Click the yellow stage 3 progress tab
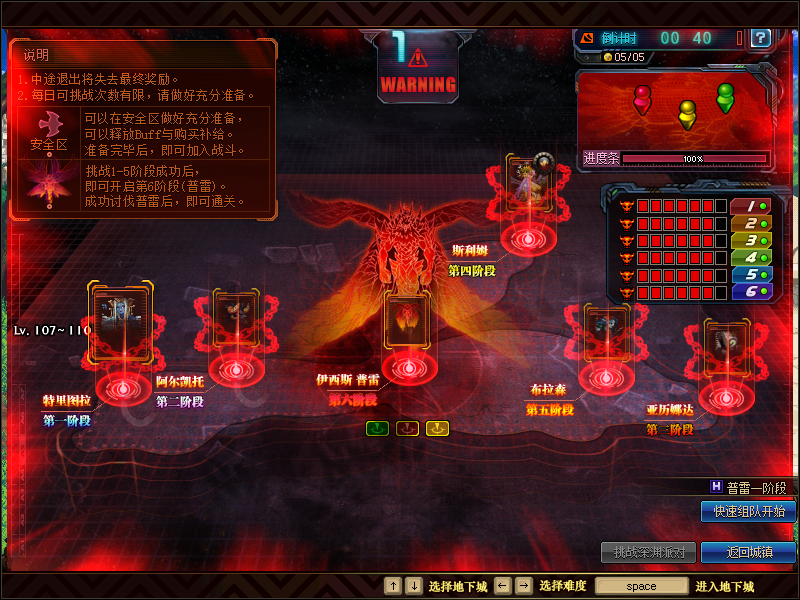The image size is (800, 600). tap(750, 240)
